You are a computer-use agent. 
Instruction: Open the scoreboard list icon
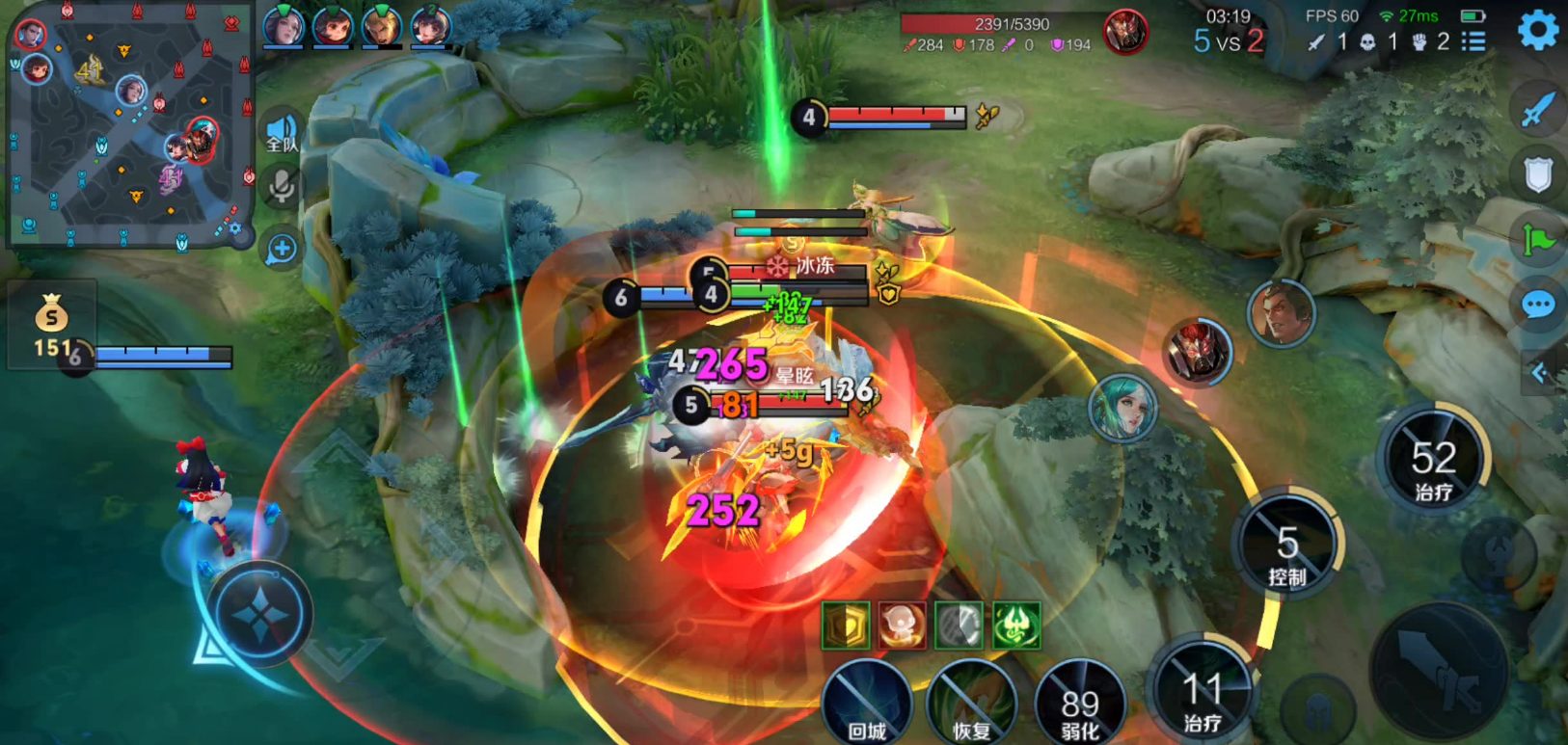(x=1473, y=41)
